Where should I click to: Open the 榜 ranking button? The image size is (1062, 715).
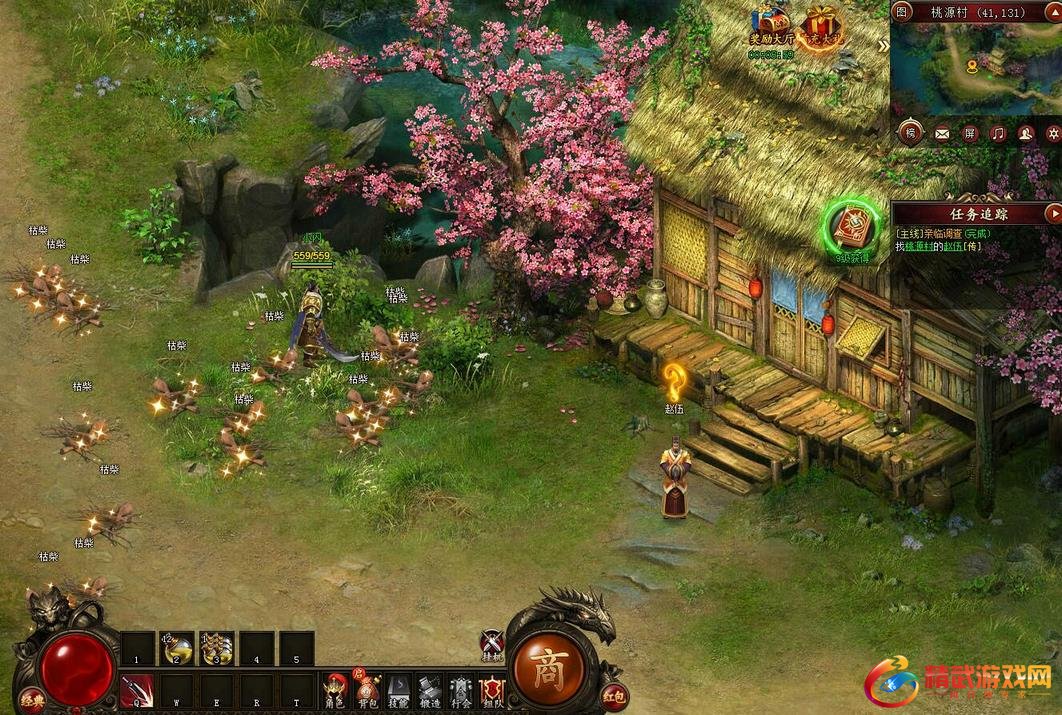(910, 133)
